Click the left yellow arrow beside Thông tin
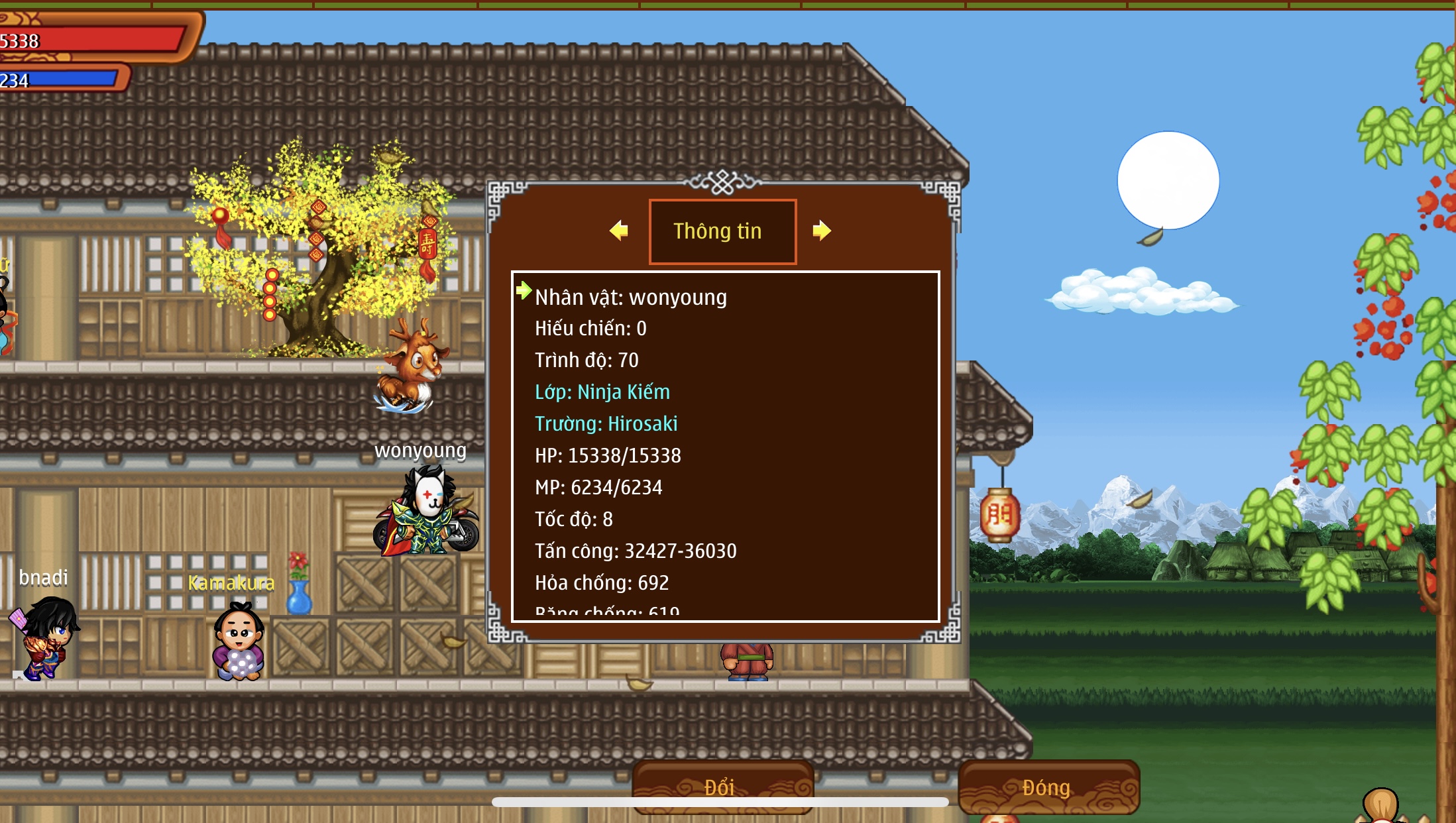 (x=619, y=231)
